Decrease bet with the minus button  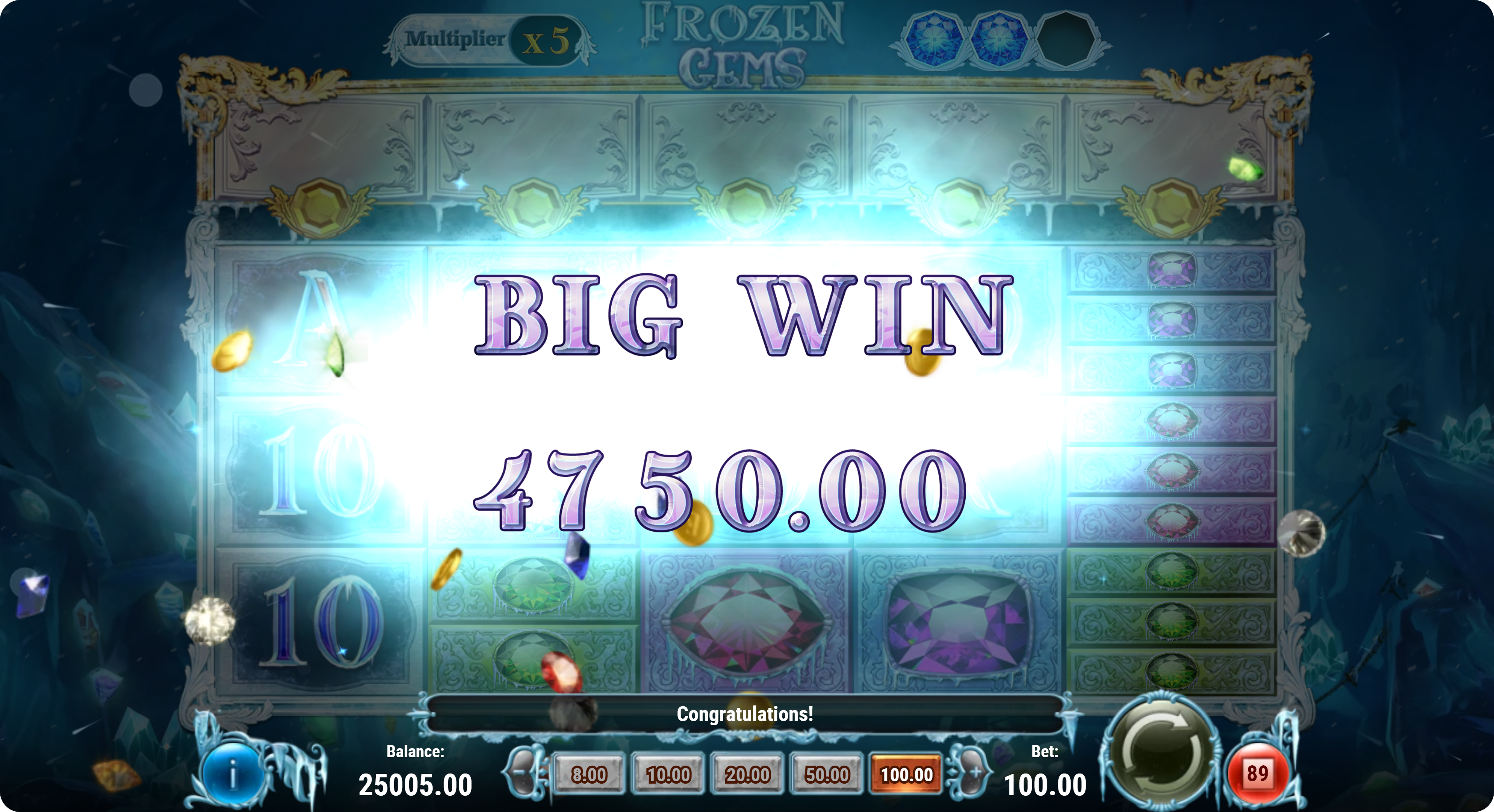(523, 773)
